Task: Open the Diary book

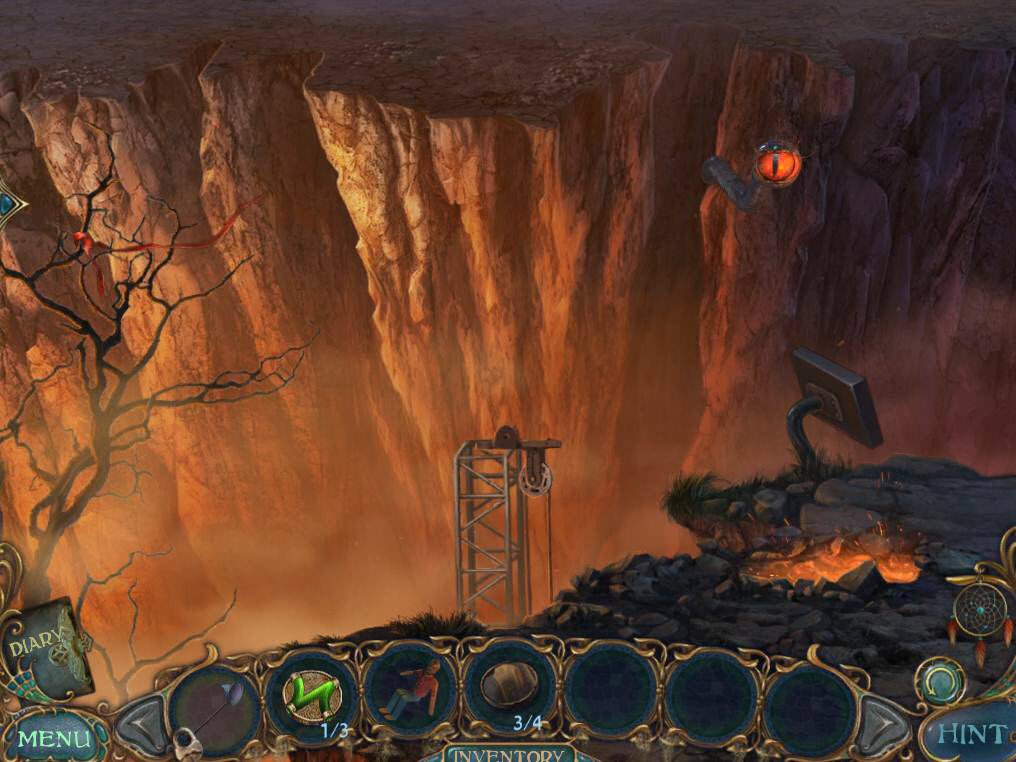Action: (45, 645)
